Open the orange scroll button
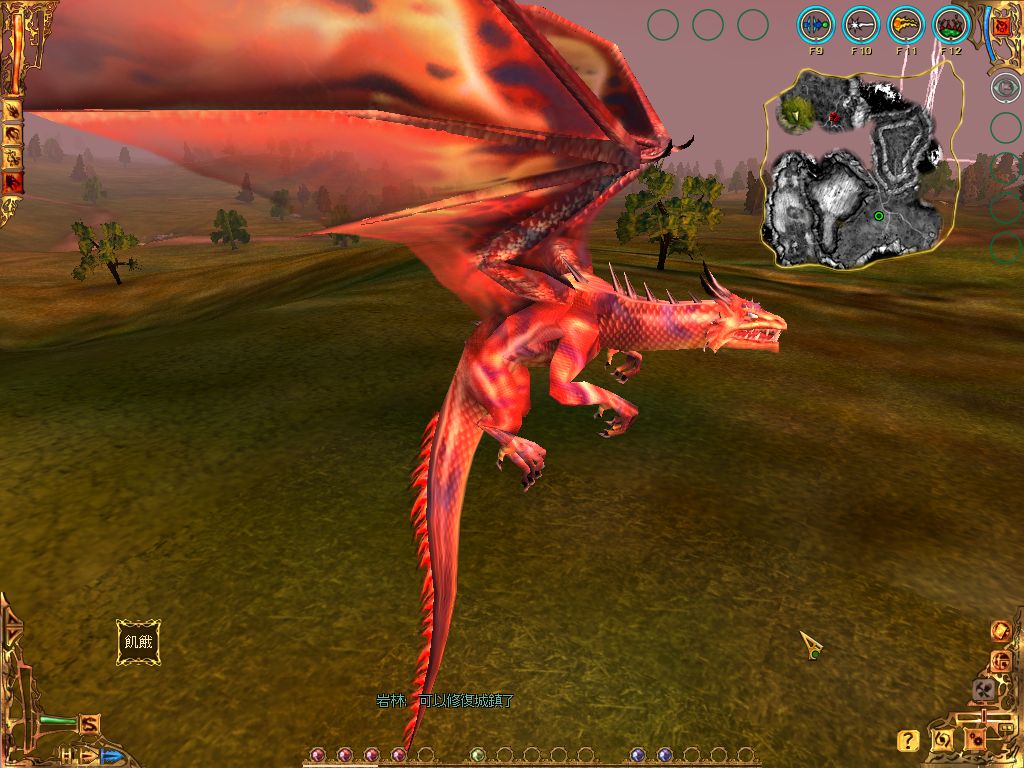Screen dimensions: 1024x768 point(1000,630)
